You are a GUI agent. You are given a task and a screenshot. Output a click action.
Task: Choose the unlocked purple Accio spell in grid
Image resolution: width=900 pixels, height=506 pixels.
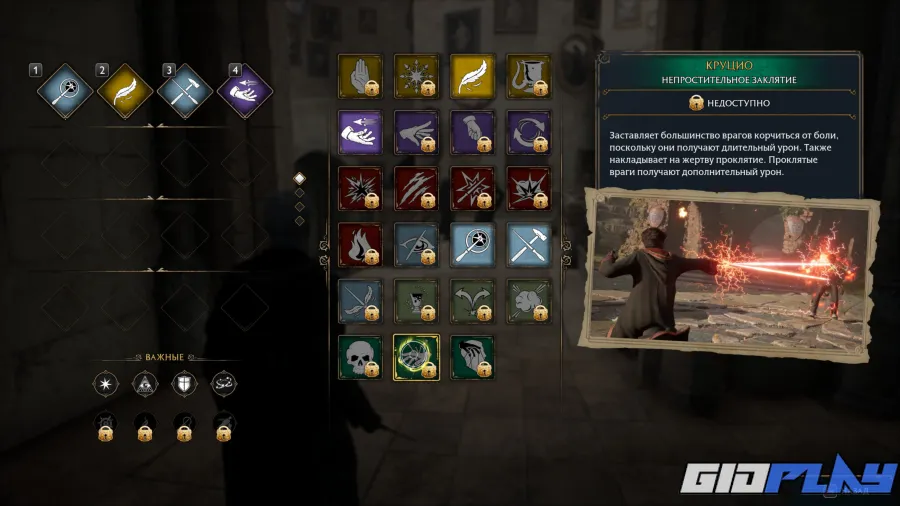point(359,130)
